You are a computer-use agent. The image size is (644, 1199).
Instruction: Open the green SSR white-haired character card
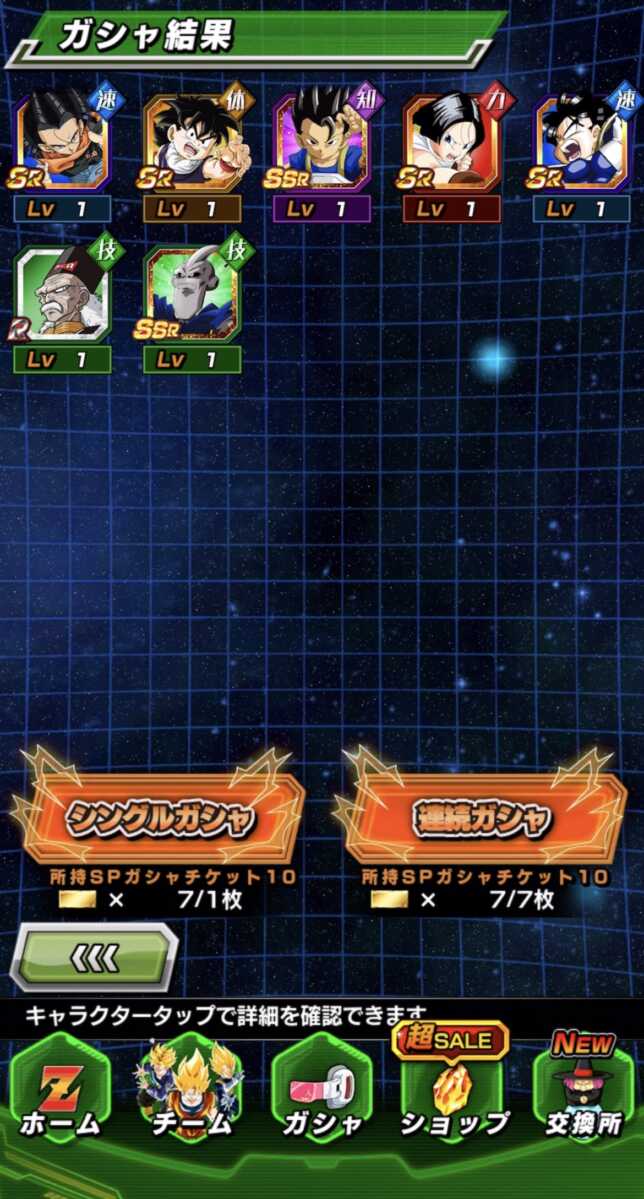[x=192, y=294]
